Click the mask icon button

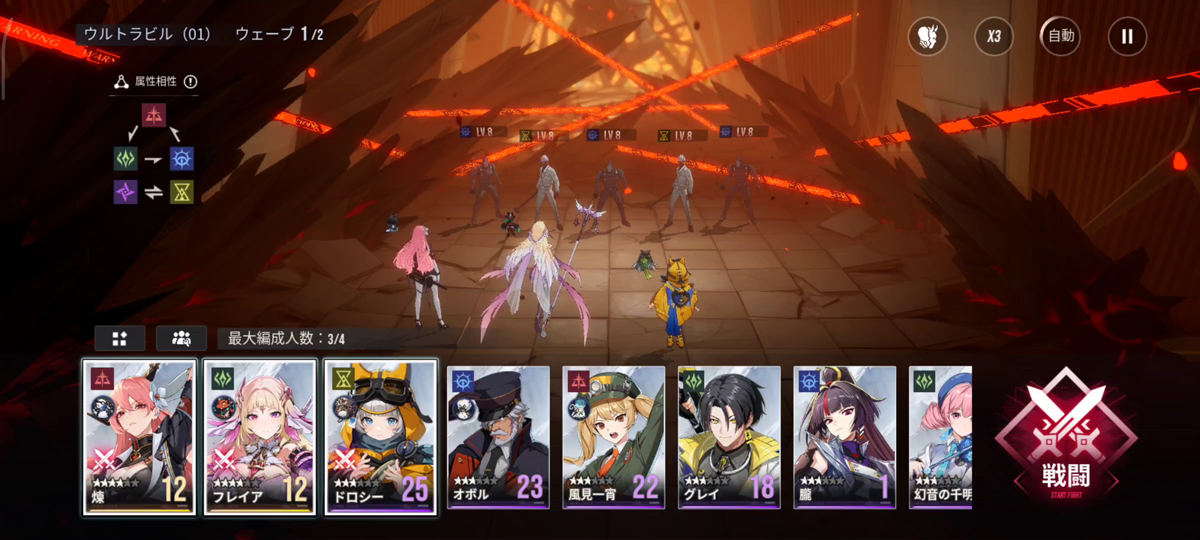pos(927,37)
